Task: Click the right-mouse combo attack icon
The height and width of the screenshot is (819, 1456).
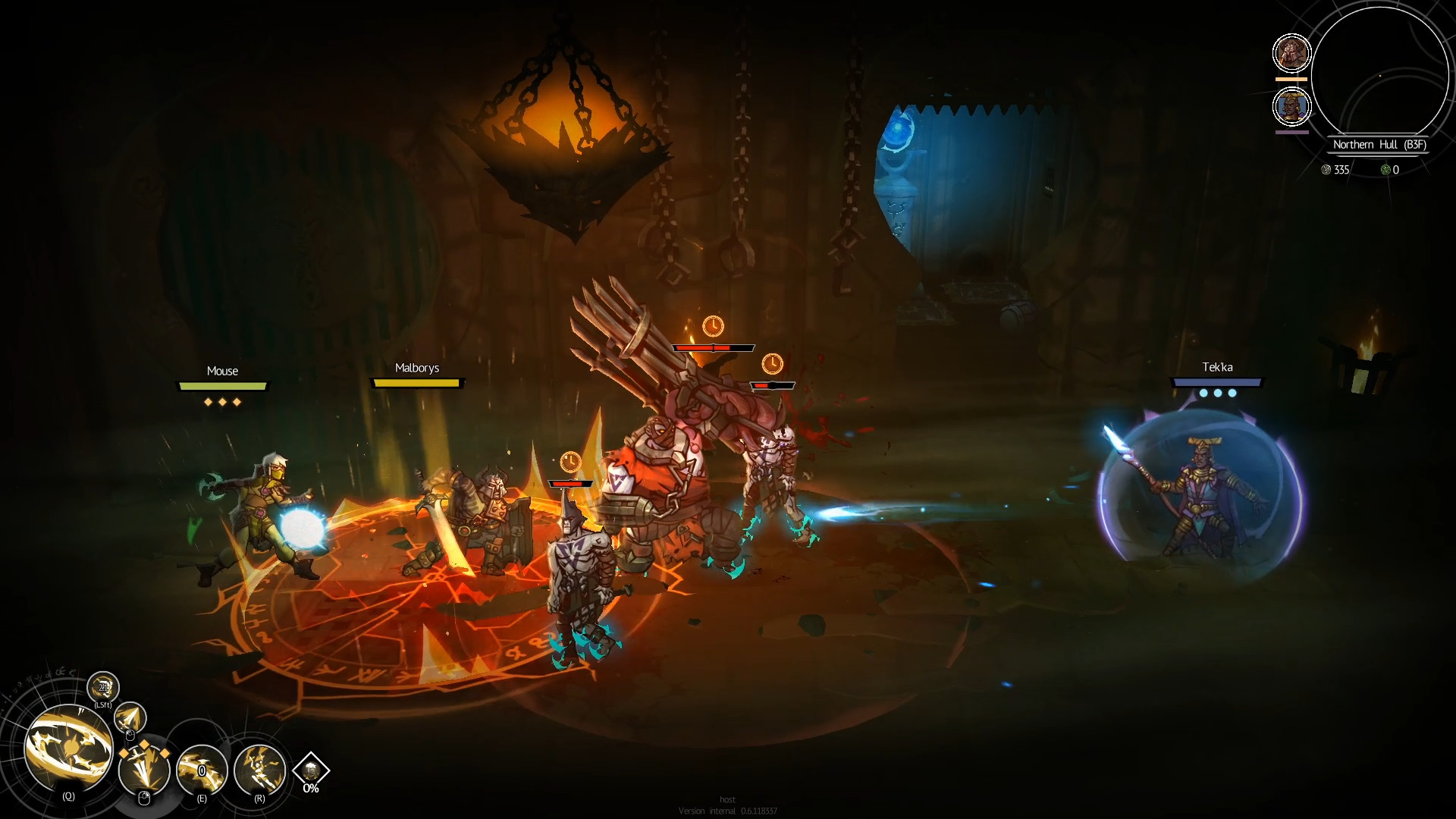Action: (144, 770)
